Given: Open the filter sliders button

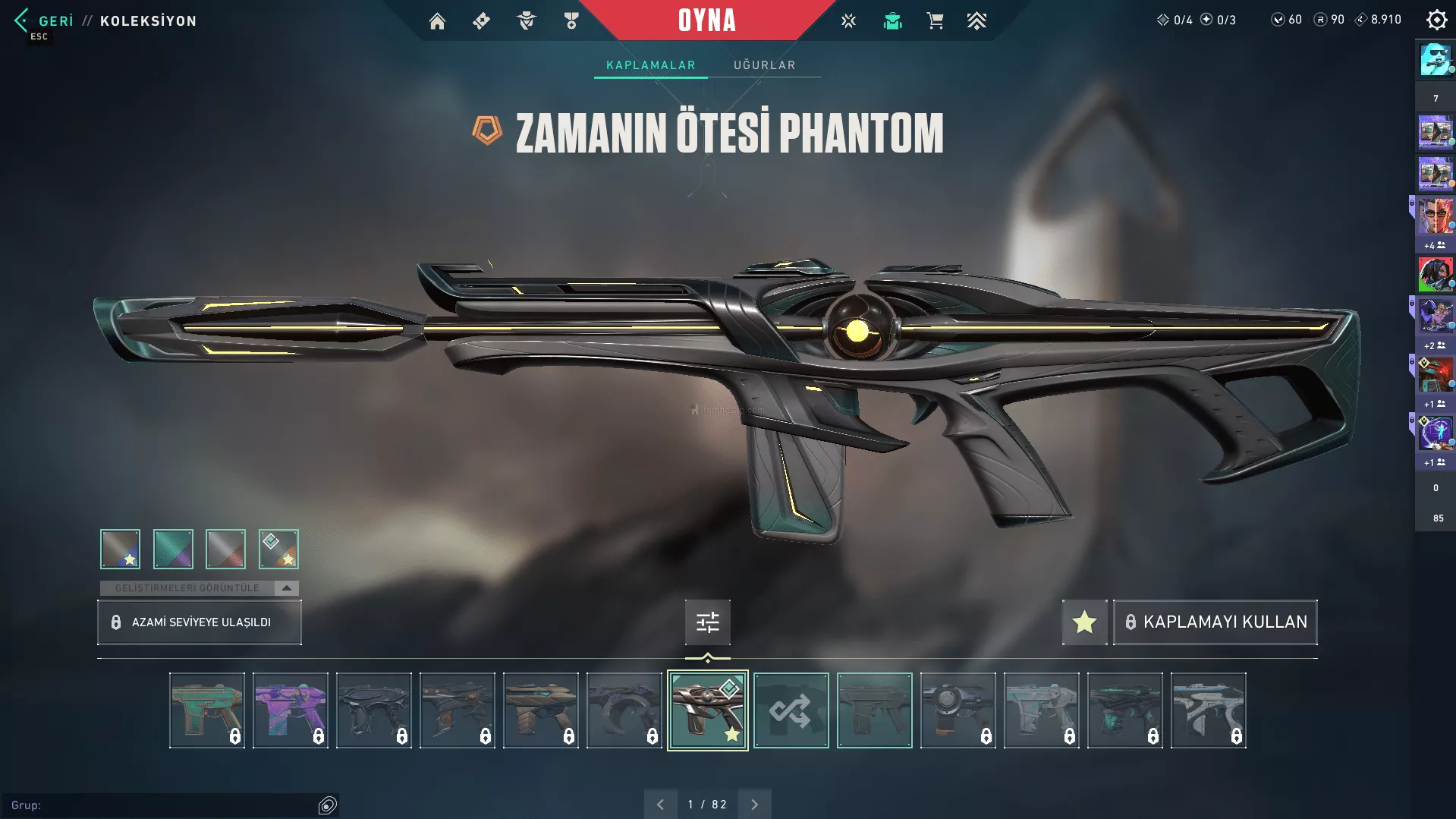Looking at the screenshot, I should click(x=707, y=622).
